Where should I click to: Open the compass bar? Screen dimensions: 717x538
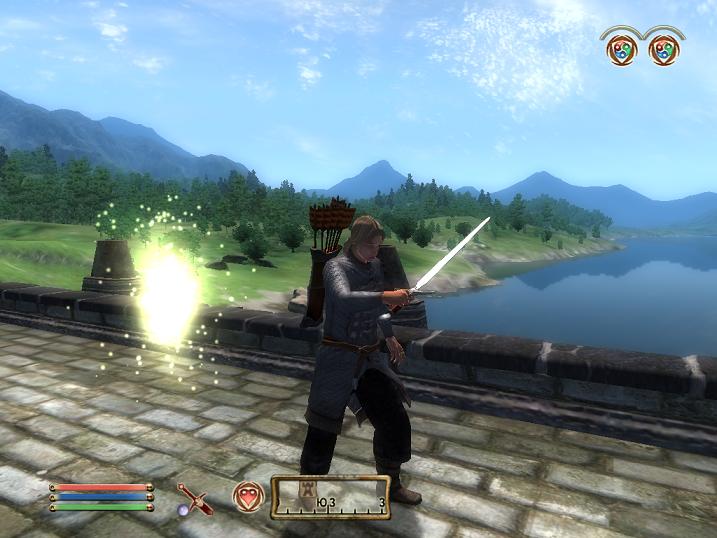pos(330,497)
